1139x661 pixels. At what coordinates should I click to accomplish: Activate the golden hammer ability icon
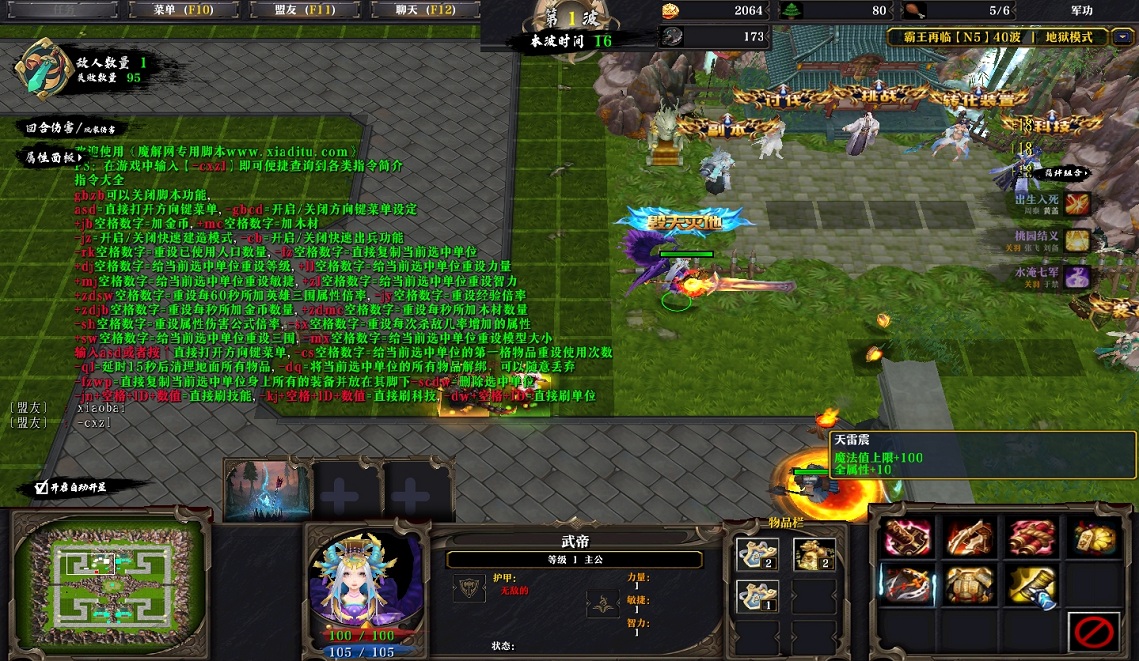coord(1030,584)
